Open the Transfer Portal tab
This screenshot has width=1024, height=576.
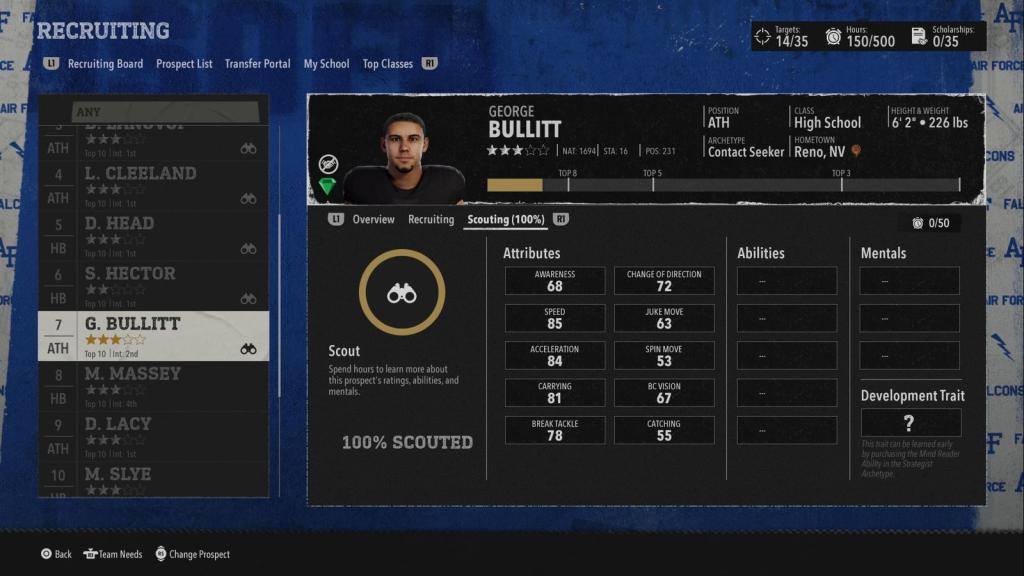[x=257, y=64]
